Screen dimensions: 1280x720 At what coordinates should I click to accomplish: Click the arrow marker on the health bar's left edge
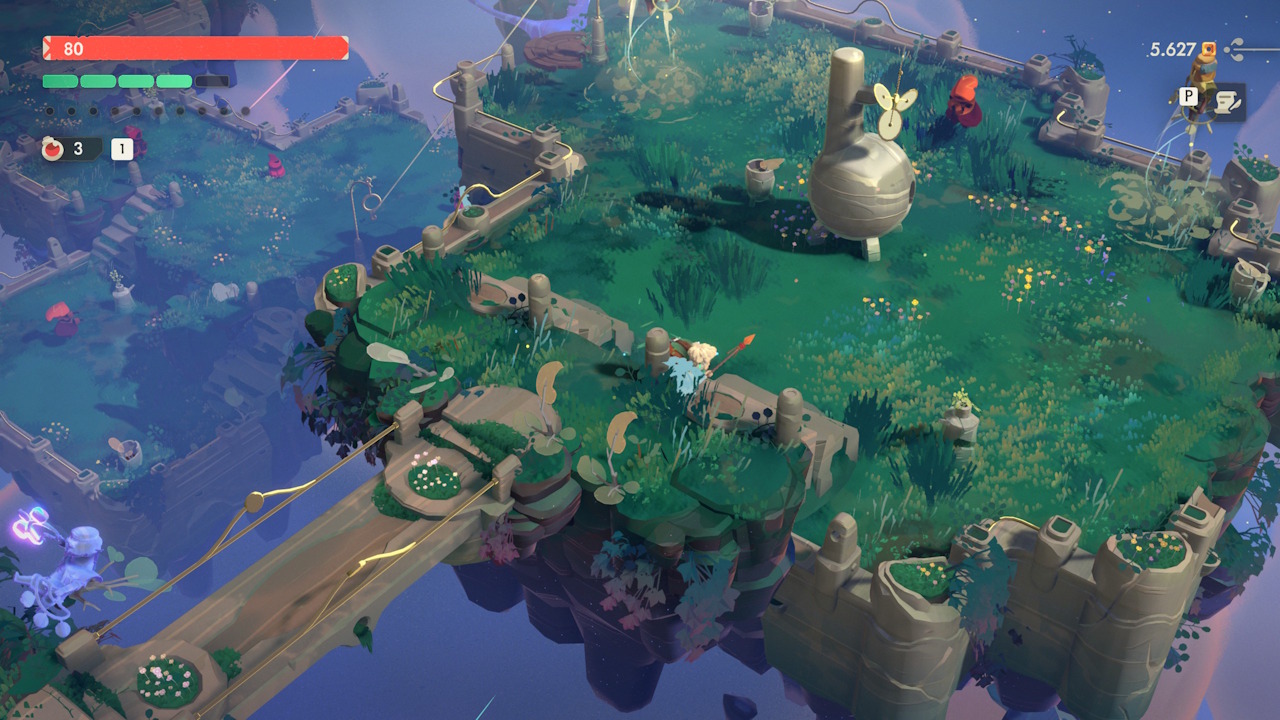point(47,47)
